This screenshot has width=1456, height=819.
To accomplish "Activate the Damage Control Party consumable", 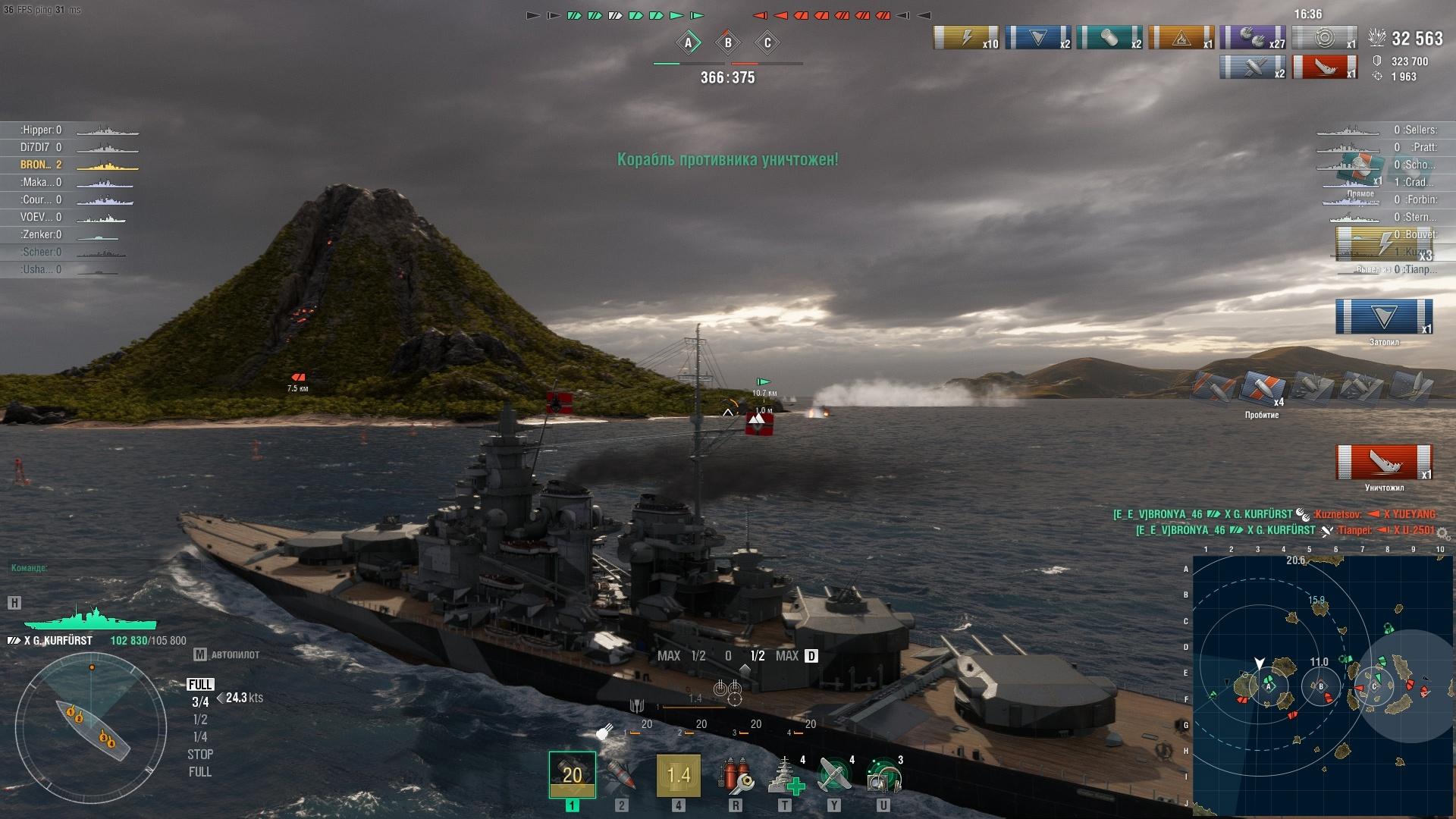I will point(734,776).
